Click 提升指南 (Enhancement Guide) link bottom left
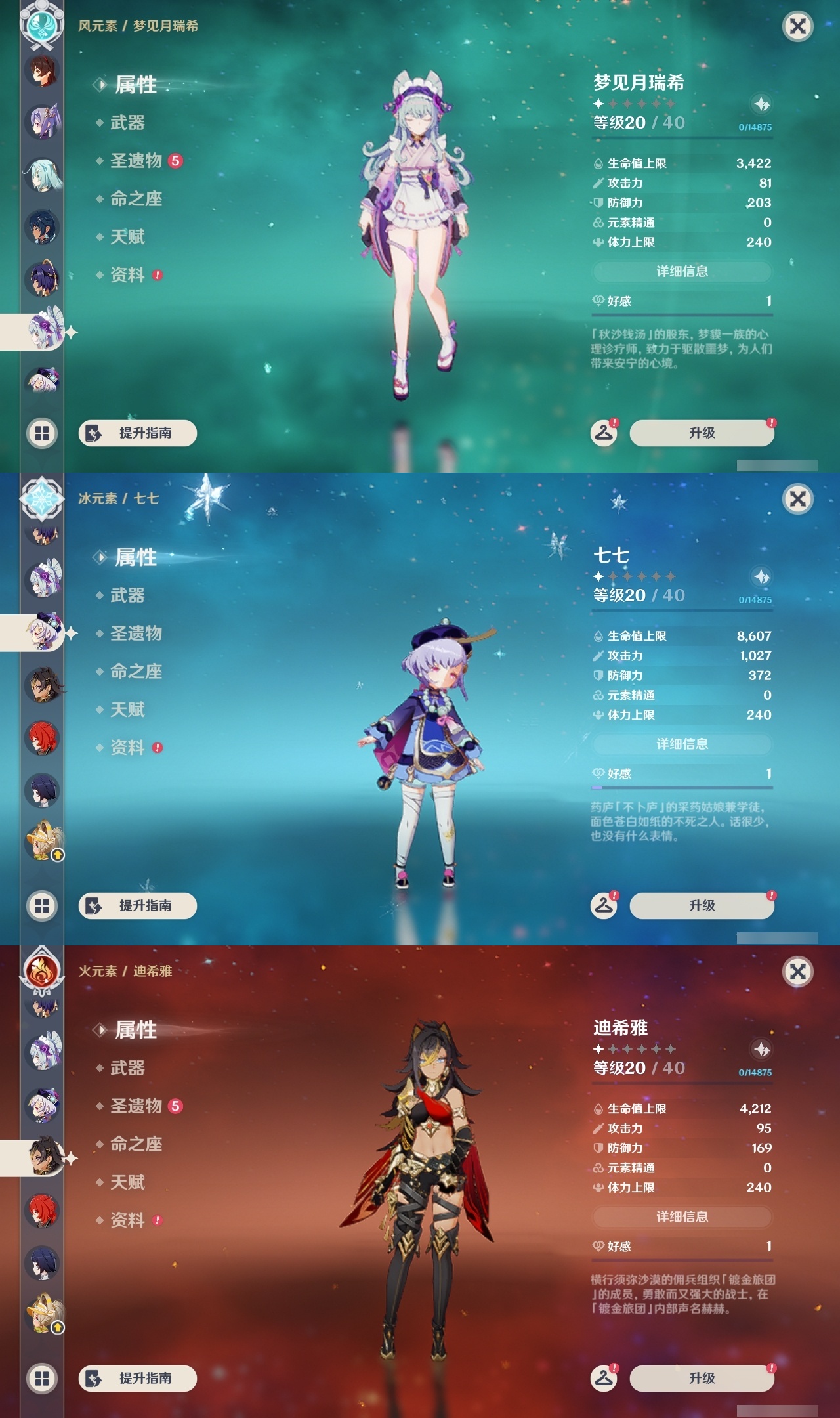 tap(136, 433)
